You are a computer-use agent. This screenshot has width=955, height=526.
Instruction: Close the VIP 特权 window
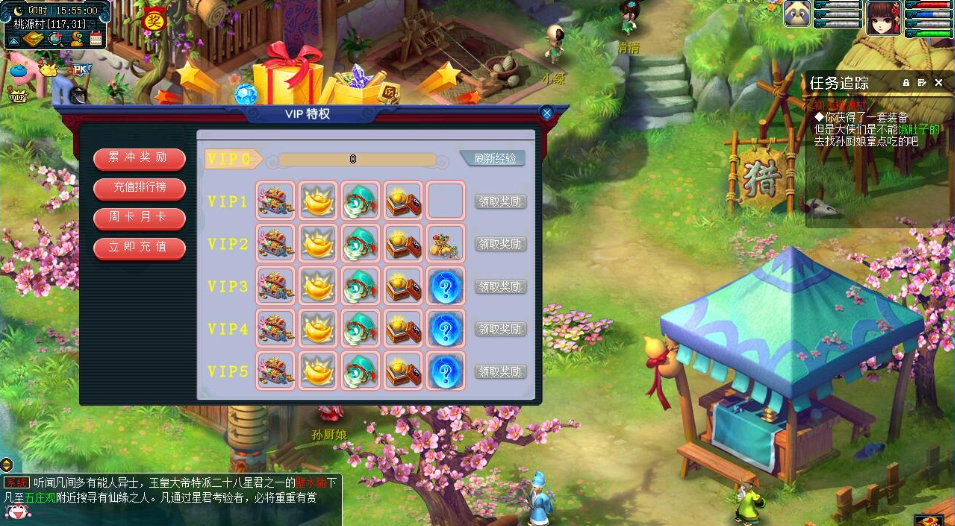[x=547, y=114]
